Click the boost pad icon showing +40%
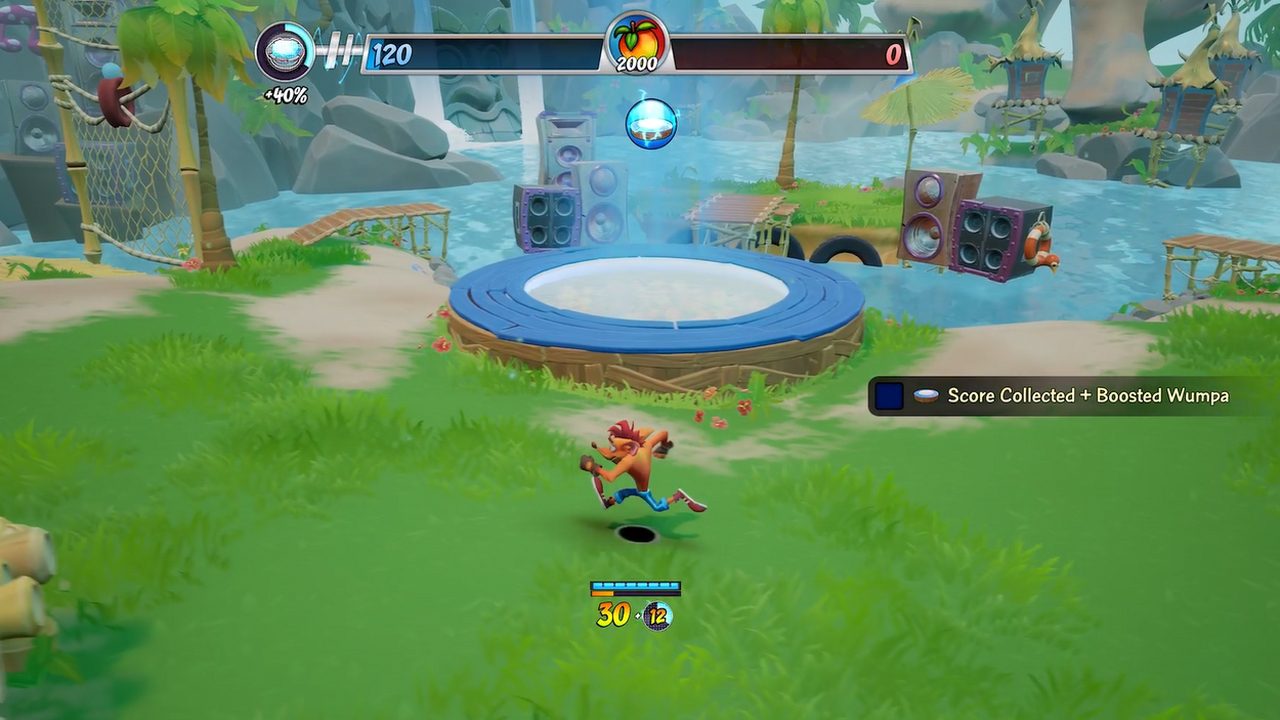 285,53
